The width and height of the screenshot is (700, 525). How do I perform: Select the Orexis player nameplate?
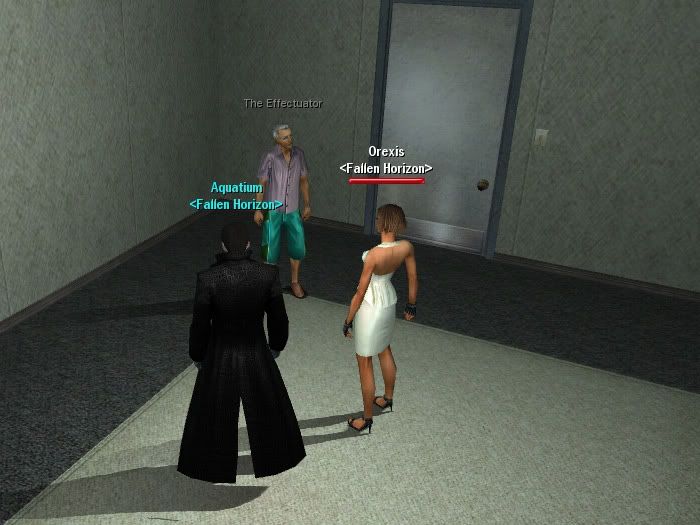point(385,152)
